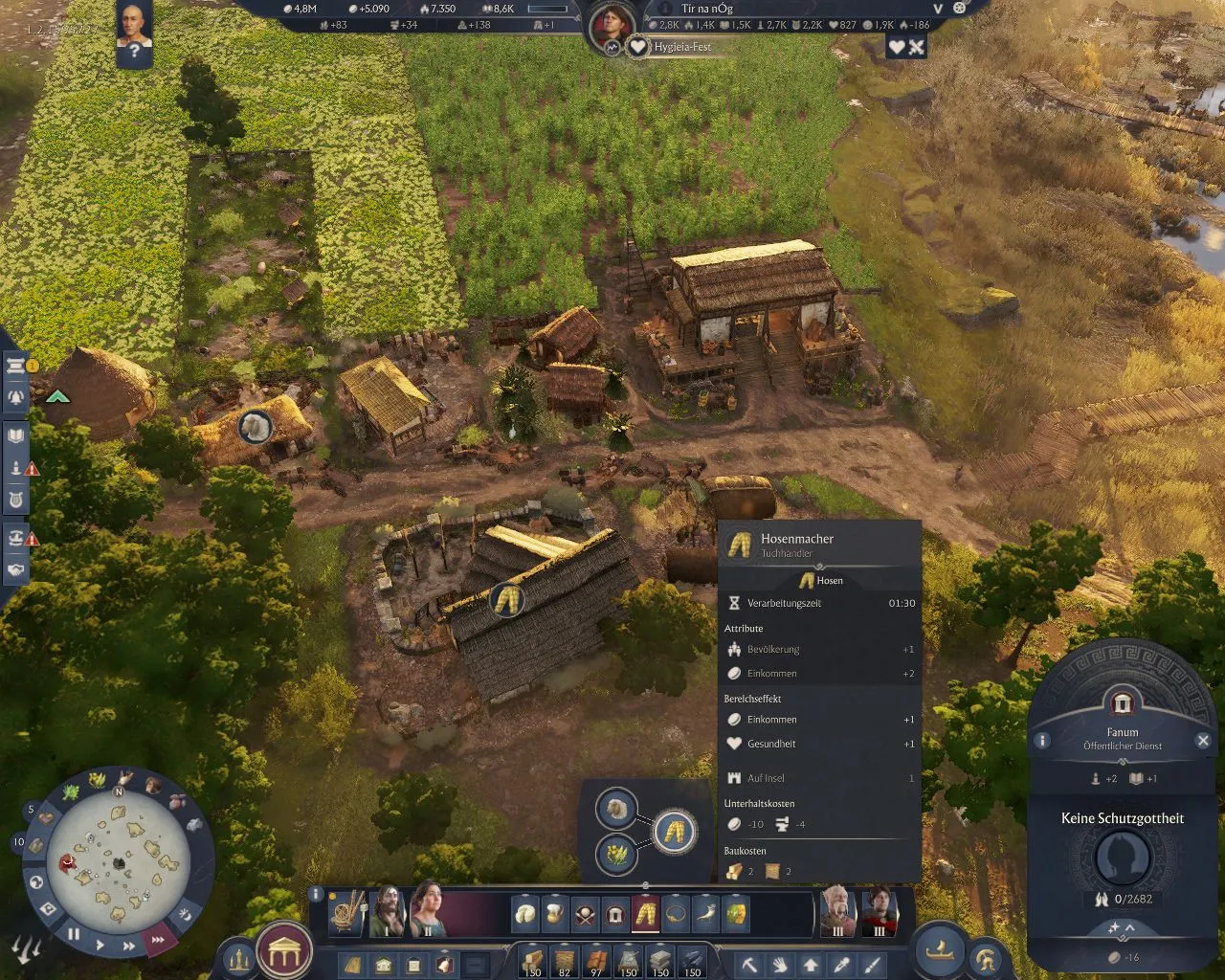The height and width of the screenshot is (980, 1225).
Task: Open the main temple build menu
Action: coord(285,951)
